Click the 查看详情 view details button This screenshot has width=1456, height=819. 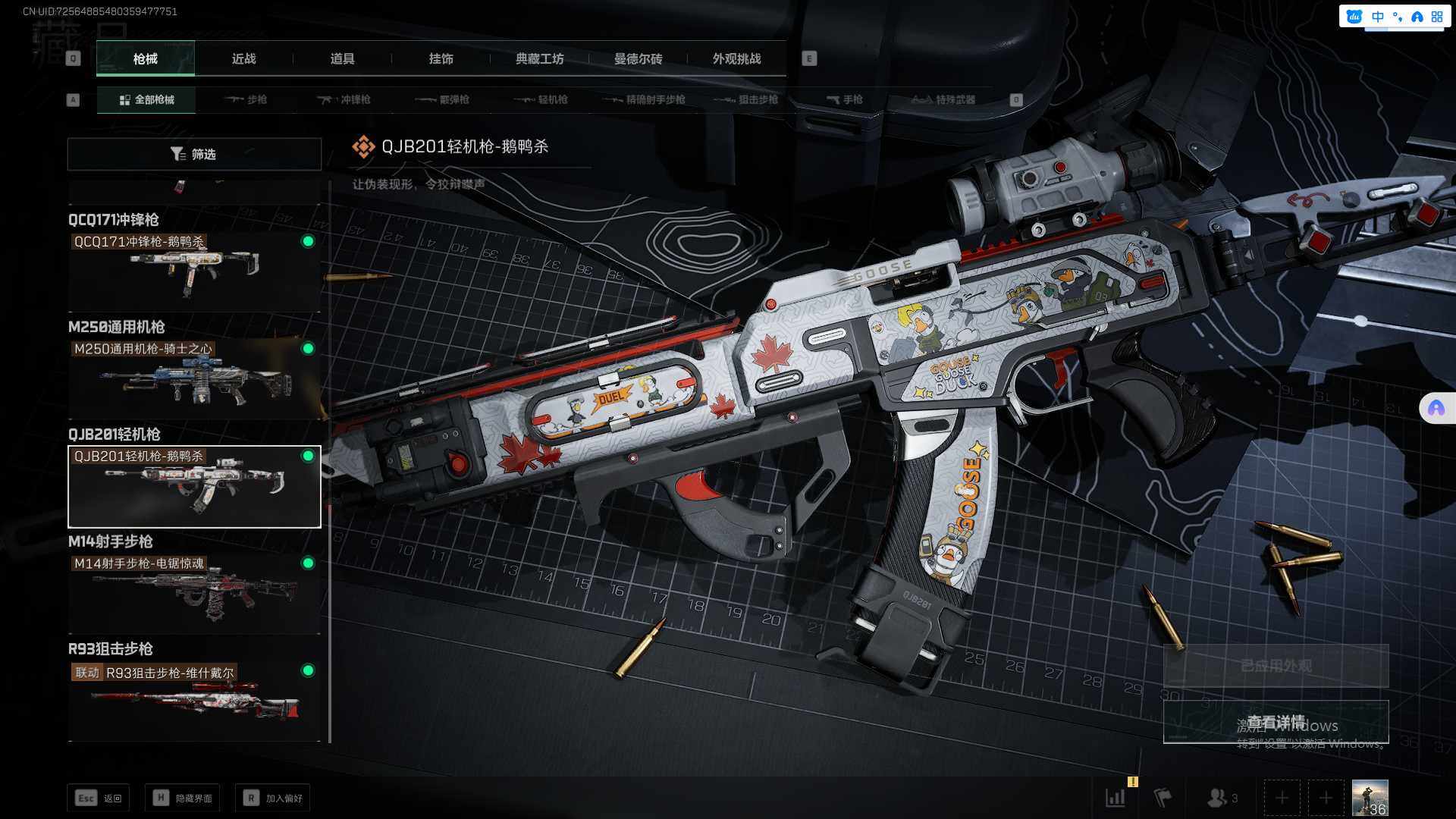[x=1276, y=722]
